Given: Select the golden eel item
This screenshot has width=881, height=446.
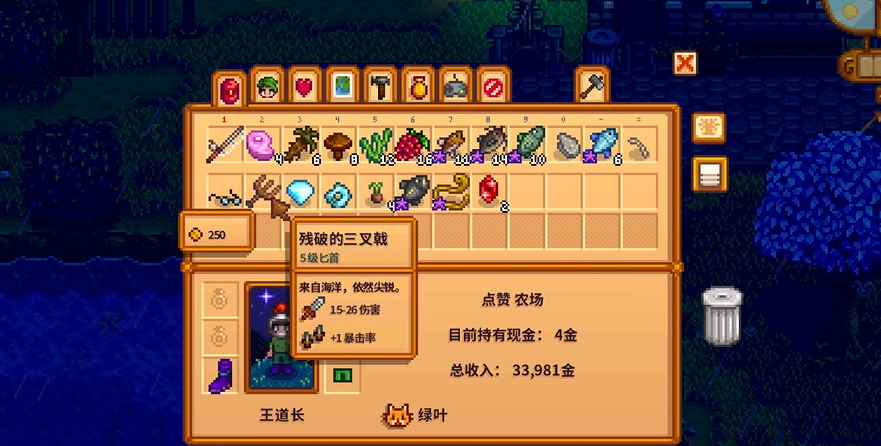Looking at the screenshot, I should [x=452, y=190].
